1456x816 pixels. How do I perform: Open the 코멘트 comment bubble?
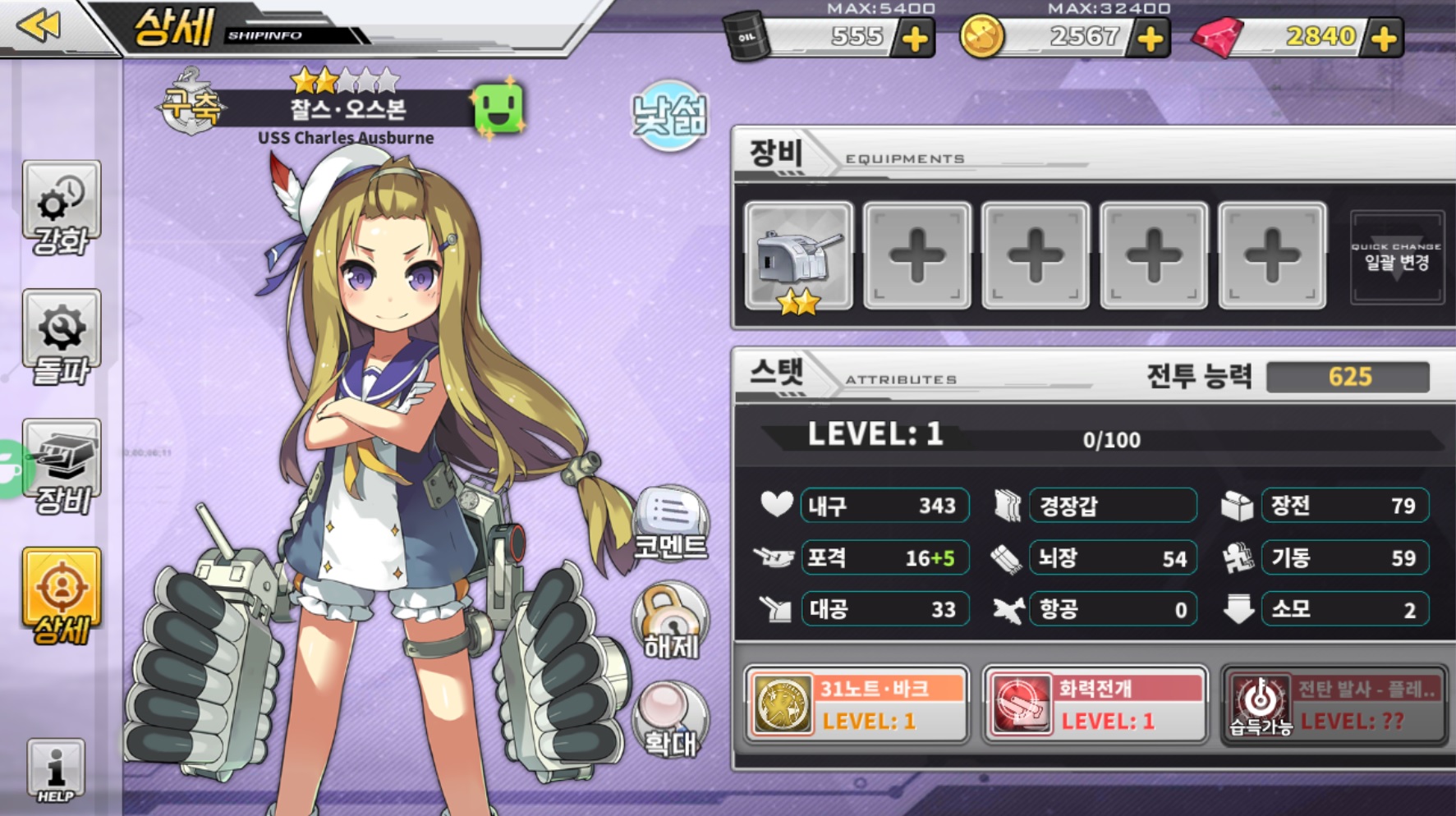pyautogui.click(x=671, y=524)
